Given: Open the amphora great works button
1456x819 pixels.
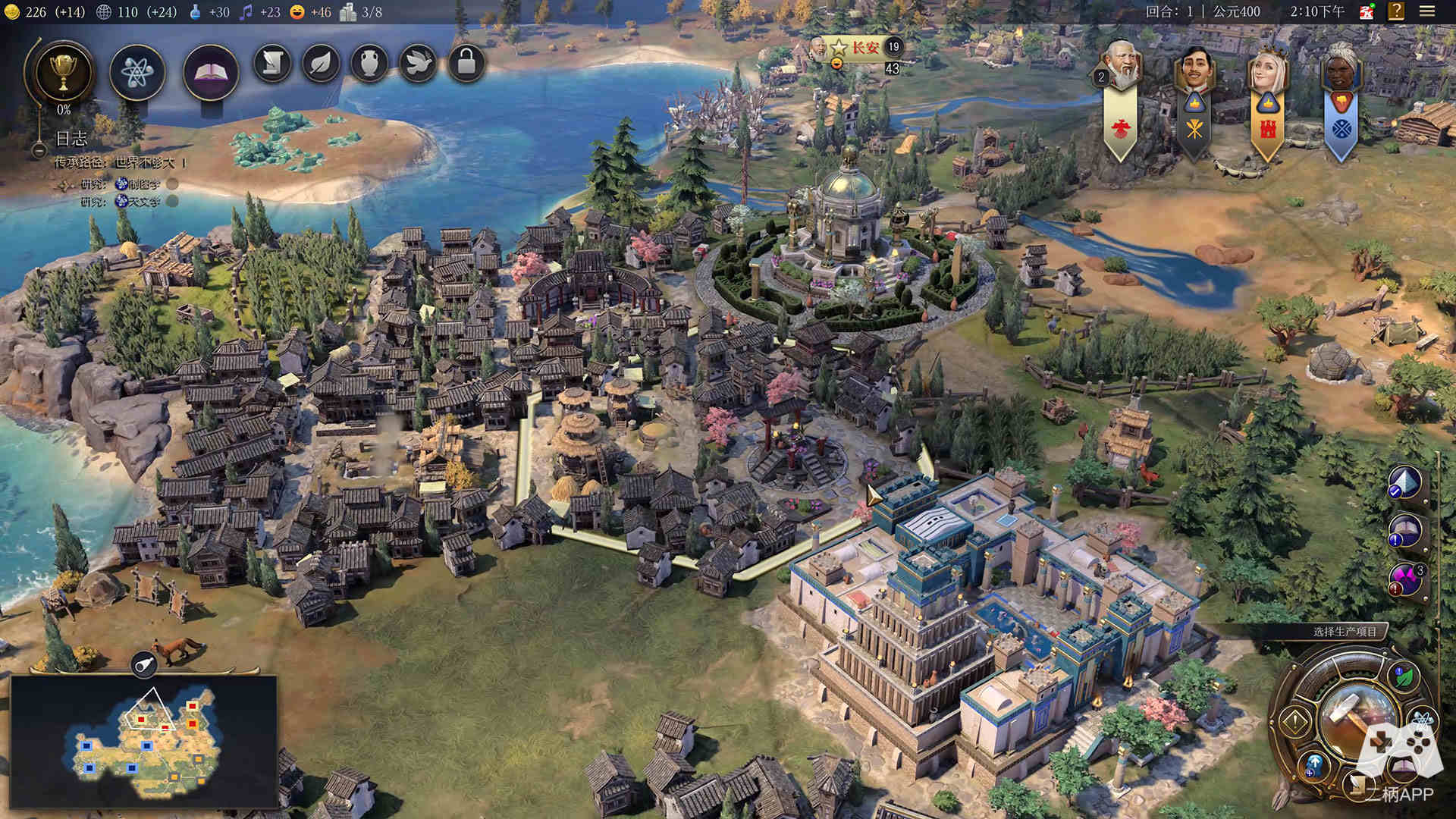Looking at the screenshot, I should coord(369,64).
